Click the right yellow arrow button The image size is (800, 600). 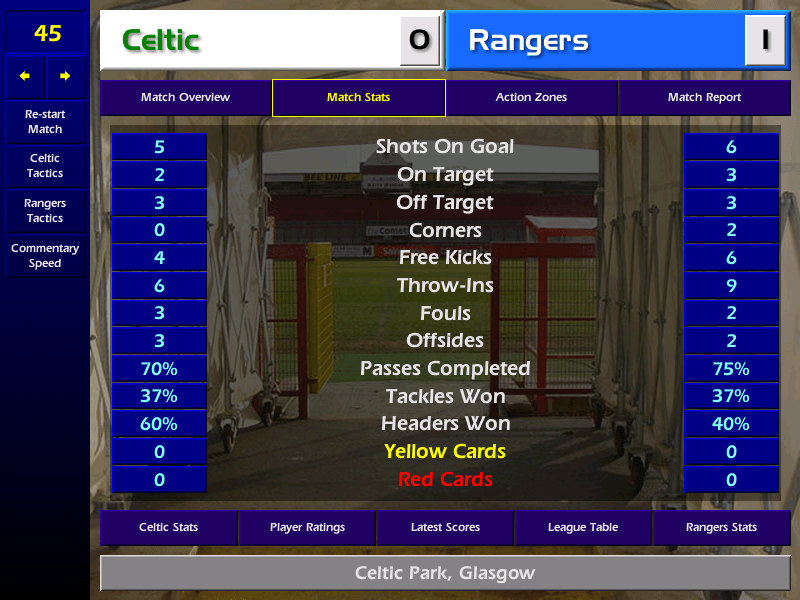65,76
